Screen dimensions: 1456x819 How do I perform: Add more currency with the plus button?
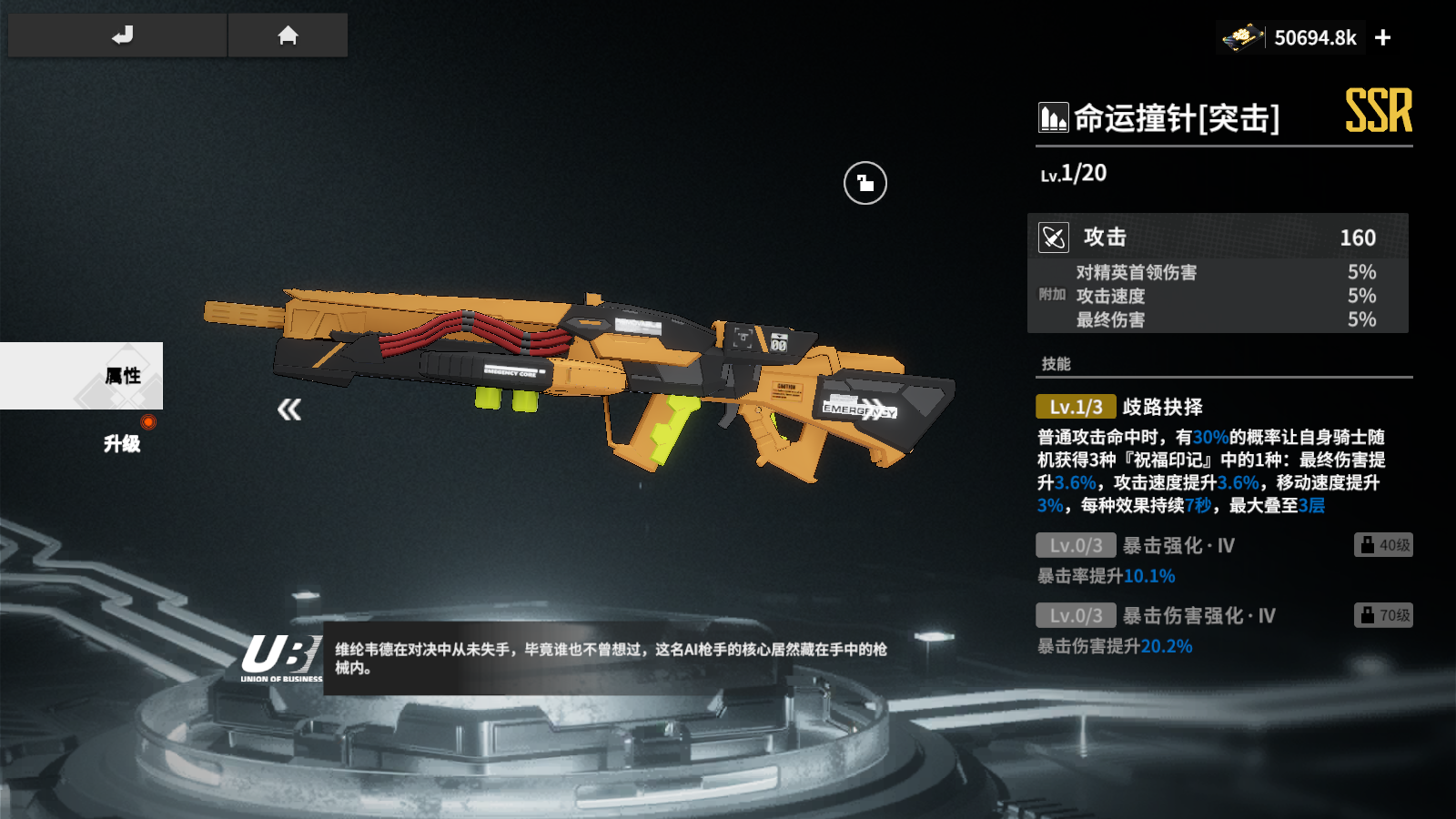pos(1383,37)
